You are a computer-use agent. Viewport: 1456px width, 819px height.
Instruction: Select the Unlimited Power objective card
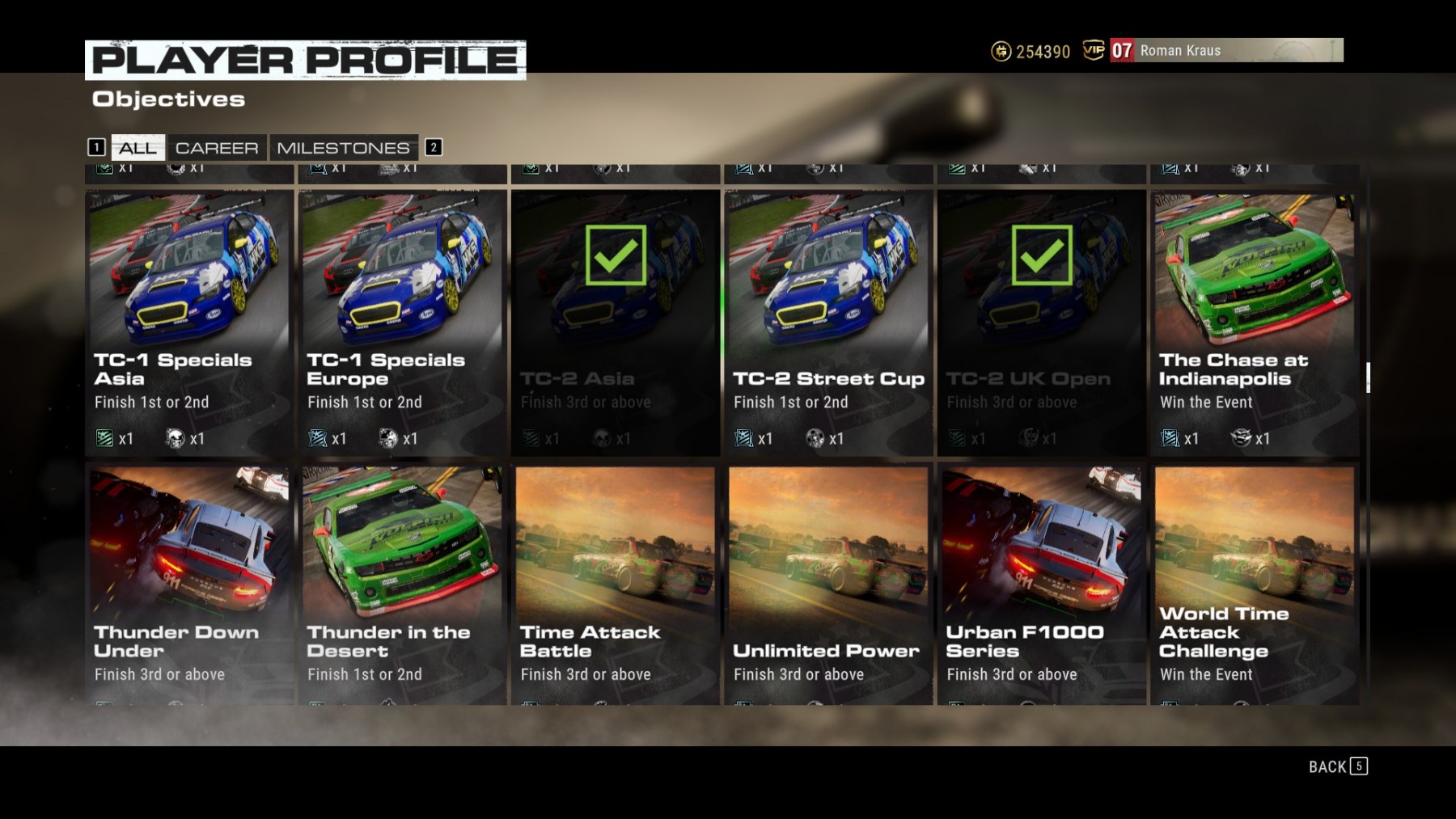(x=828, y=584)
